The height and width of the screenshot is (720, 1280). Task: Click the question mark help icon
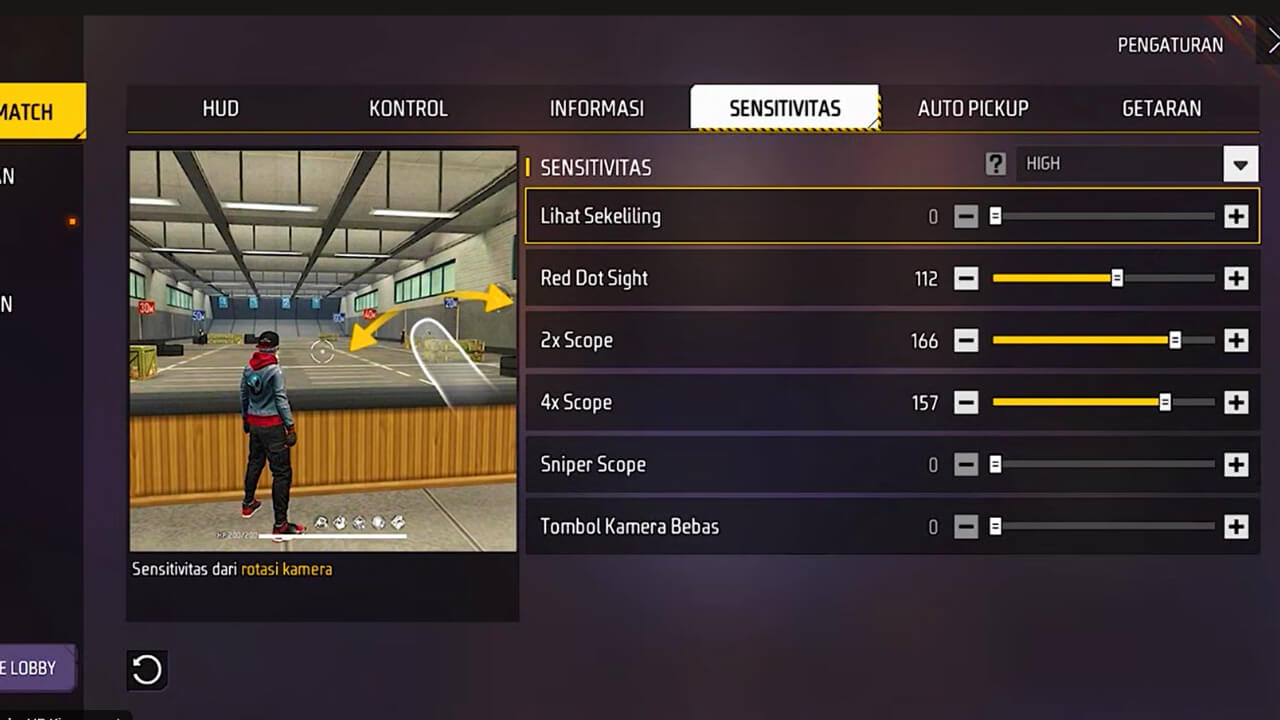(996, 164)
